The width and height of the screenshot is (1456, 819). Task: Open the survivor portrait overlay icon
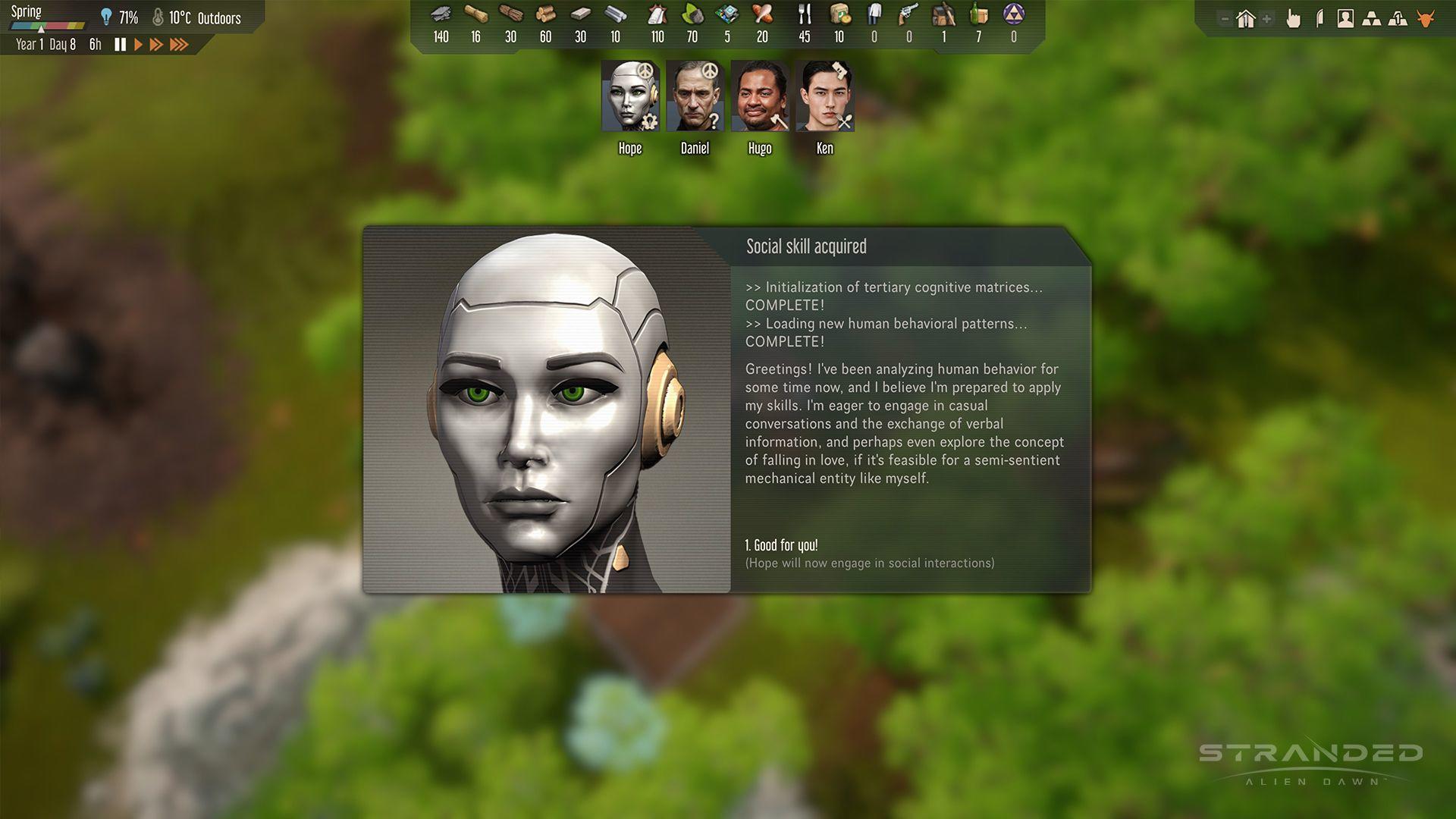pos(1345,19)
